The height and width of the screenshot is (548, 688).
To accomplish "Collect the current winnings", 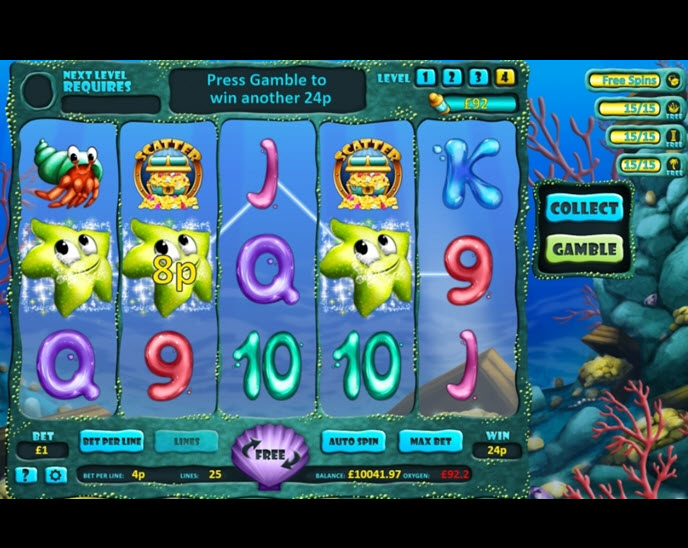I will 584,208.
